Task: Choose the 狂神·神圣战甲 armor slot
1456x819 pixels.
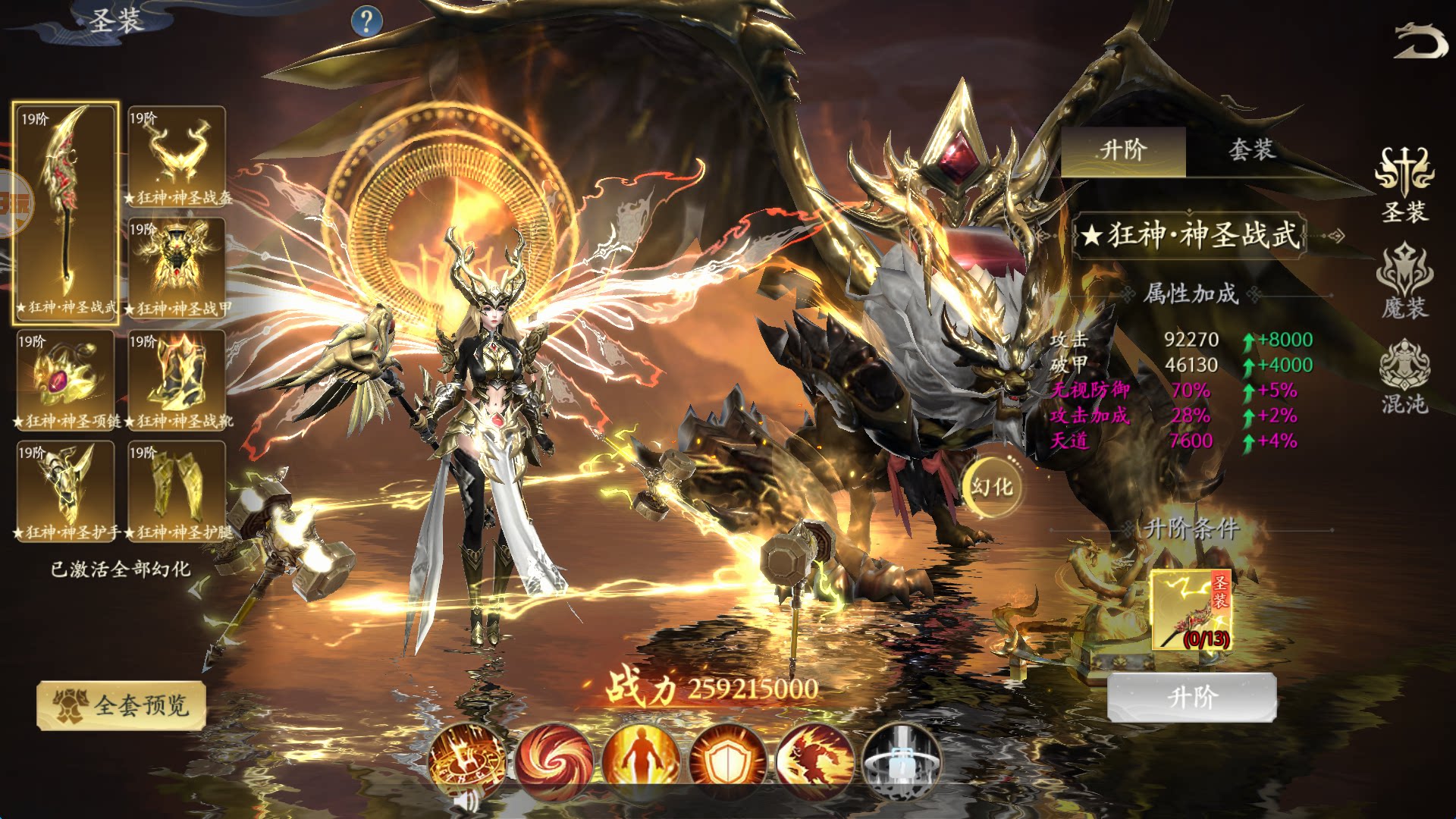Action: pos(177,267)
